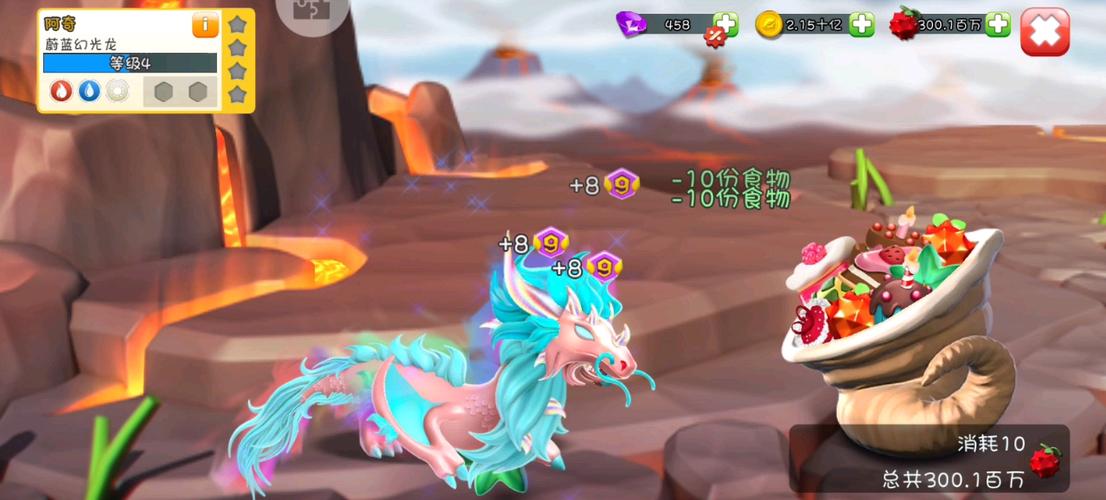Close the dragon feeding screen
Screen dimensions: 1106x500
point(1045,32)
